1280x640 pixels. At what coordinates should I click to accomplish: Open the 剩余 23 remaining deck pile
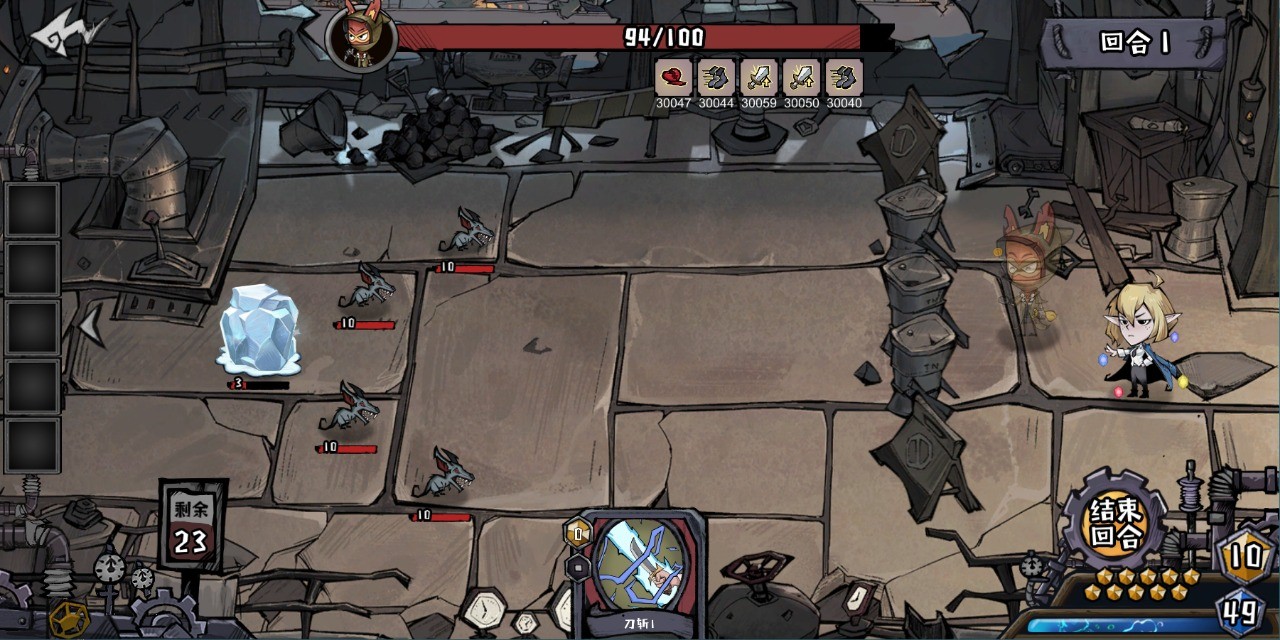(x=191, y=528)
